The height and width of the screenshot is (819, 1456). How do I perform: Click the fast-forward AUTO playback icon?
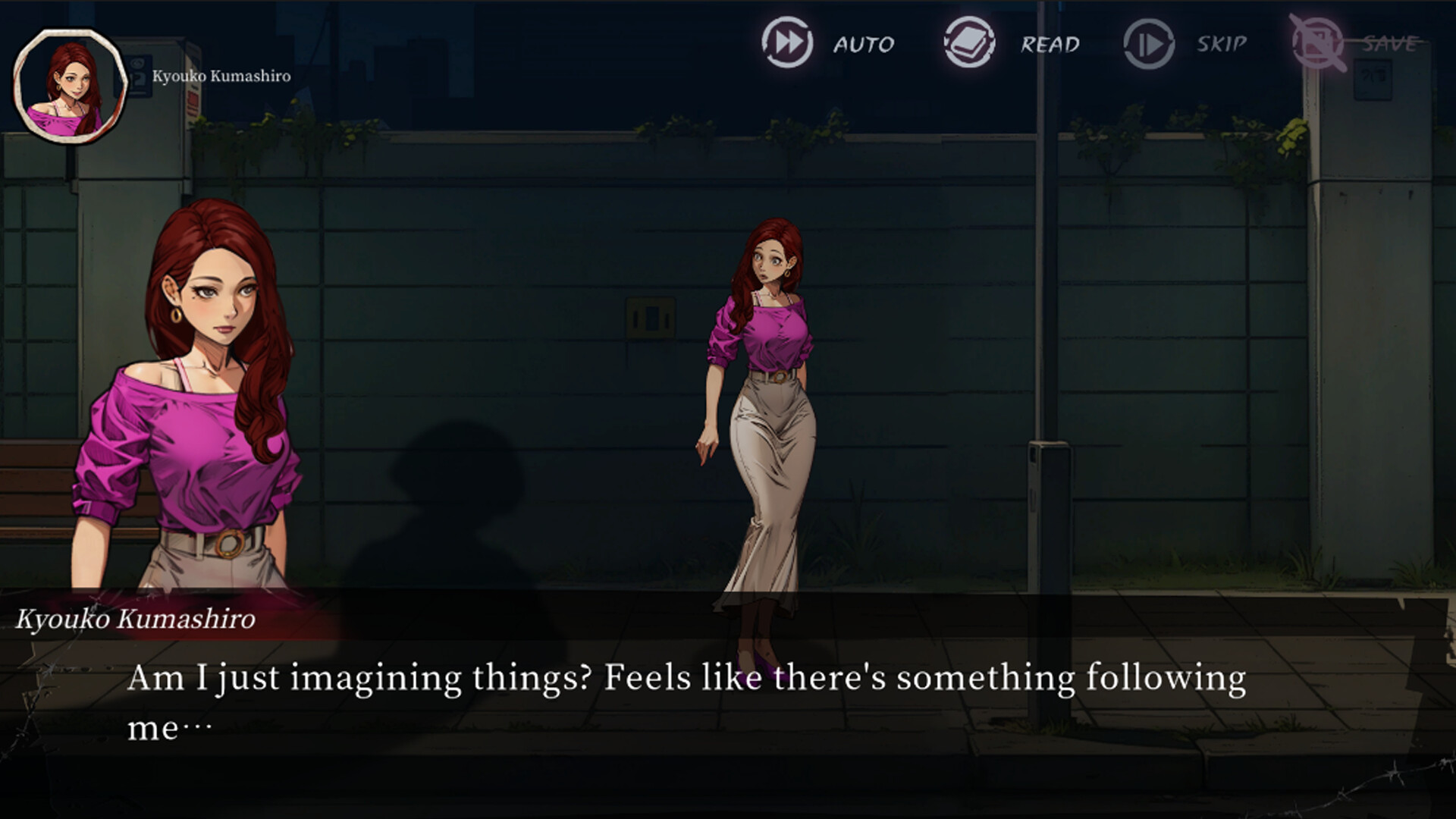[x=786, y=44]
